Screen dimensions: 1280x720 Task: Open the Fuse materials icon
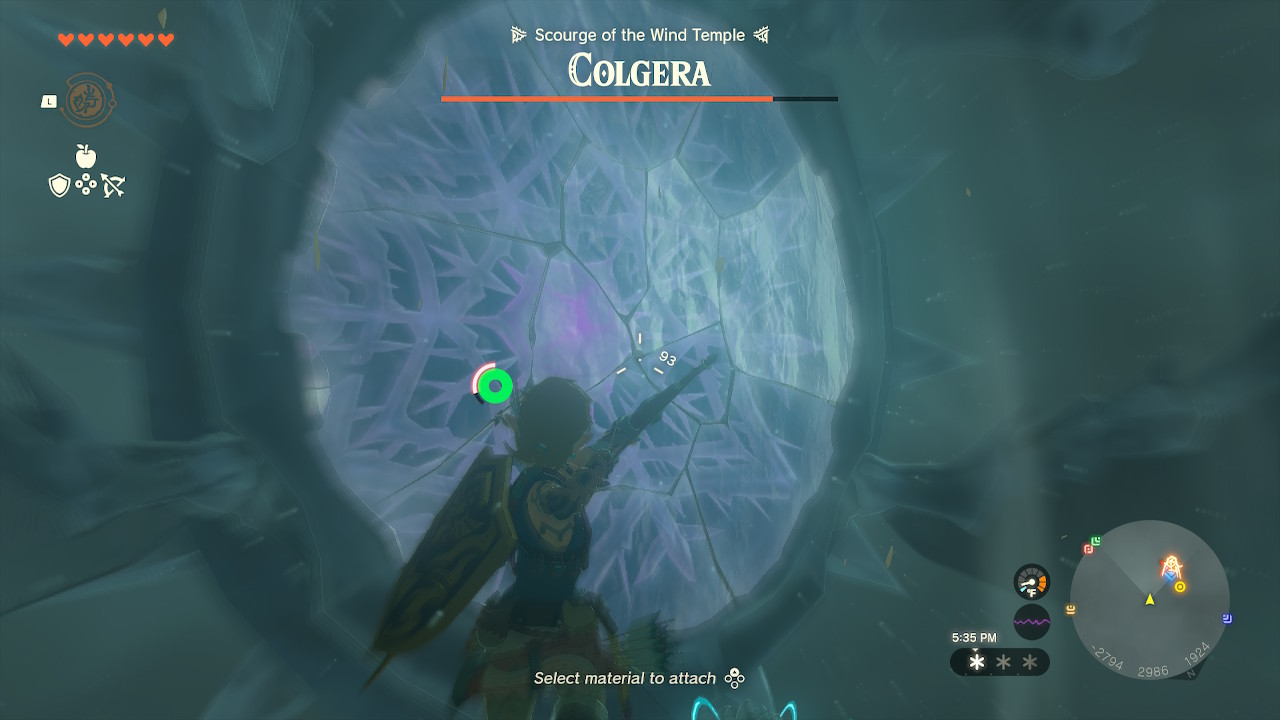coord(87,184)
